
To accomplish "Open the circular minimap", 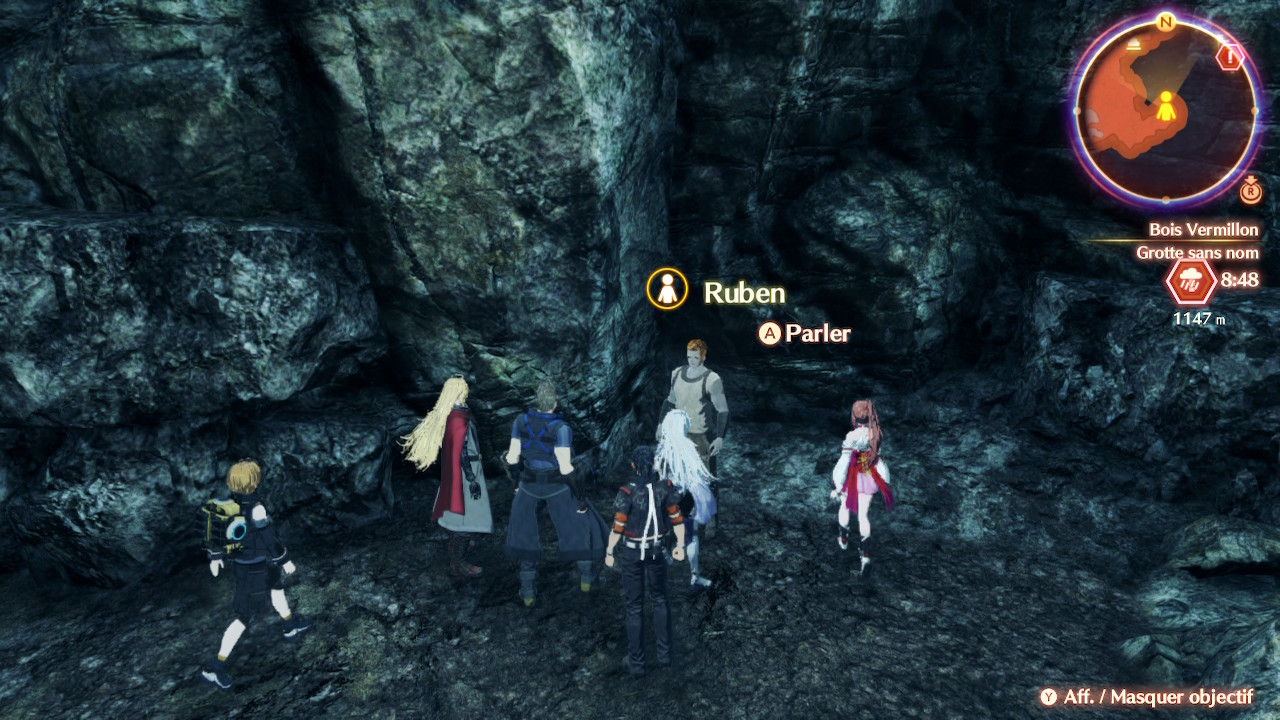I will point(1165,108).
